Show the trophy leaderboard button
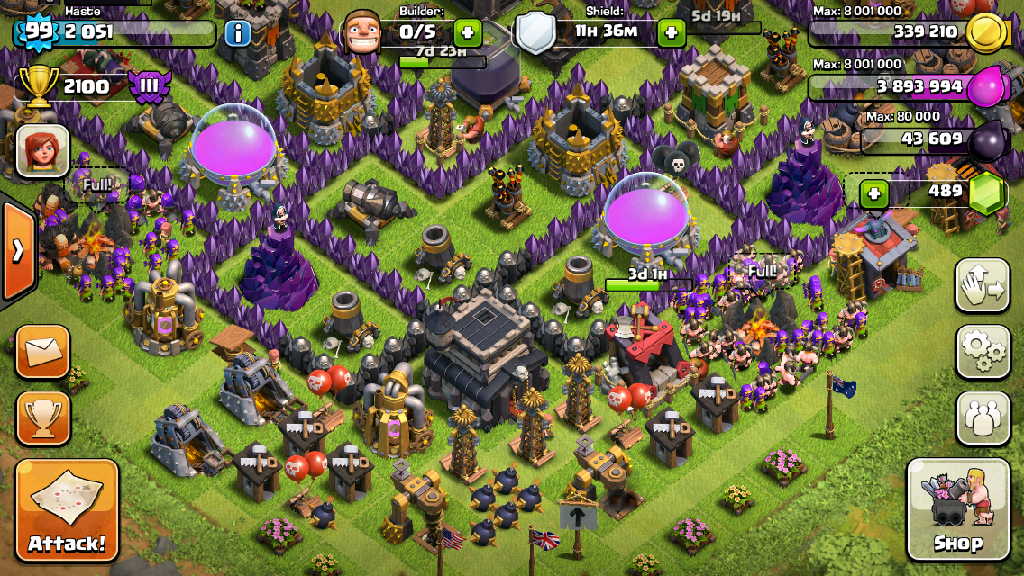1024x576 pixels. coord(43,417)
